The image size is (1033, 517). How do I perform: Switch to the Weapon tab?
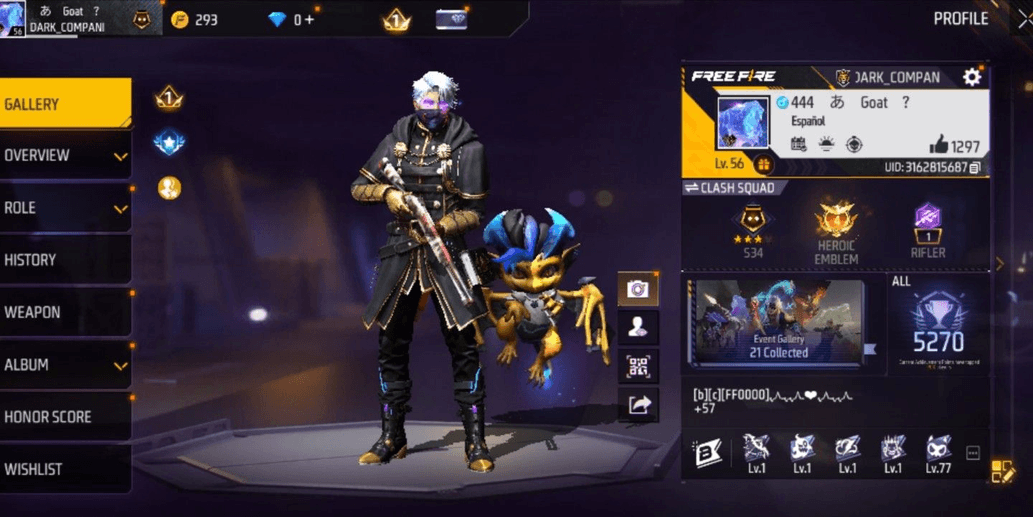point(65,312)
